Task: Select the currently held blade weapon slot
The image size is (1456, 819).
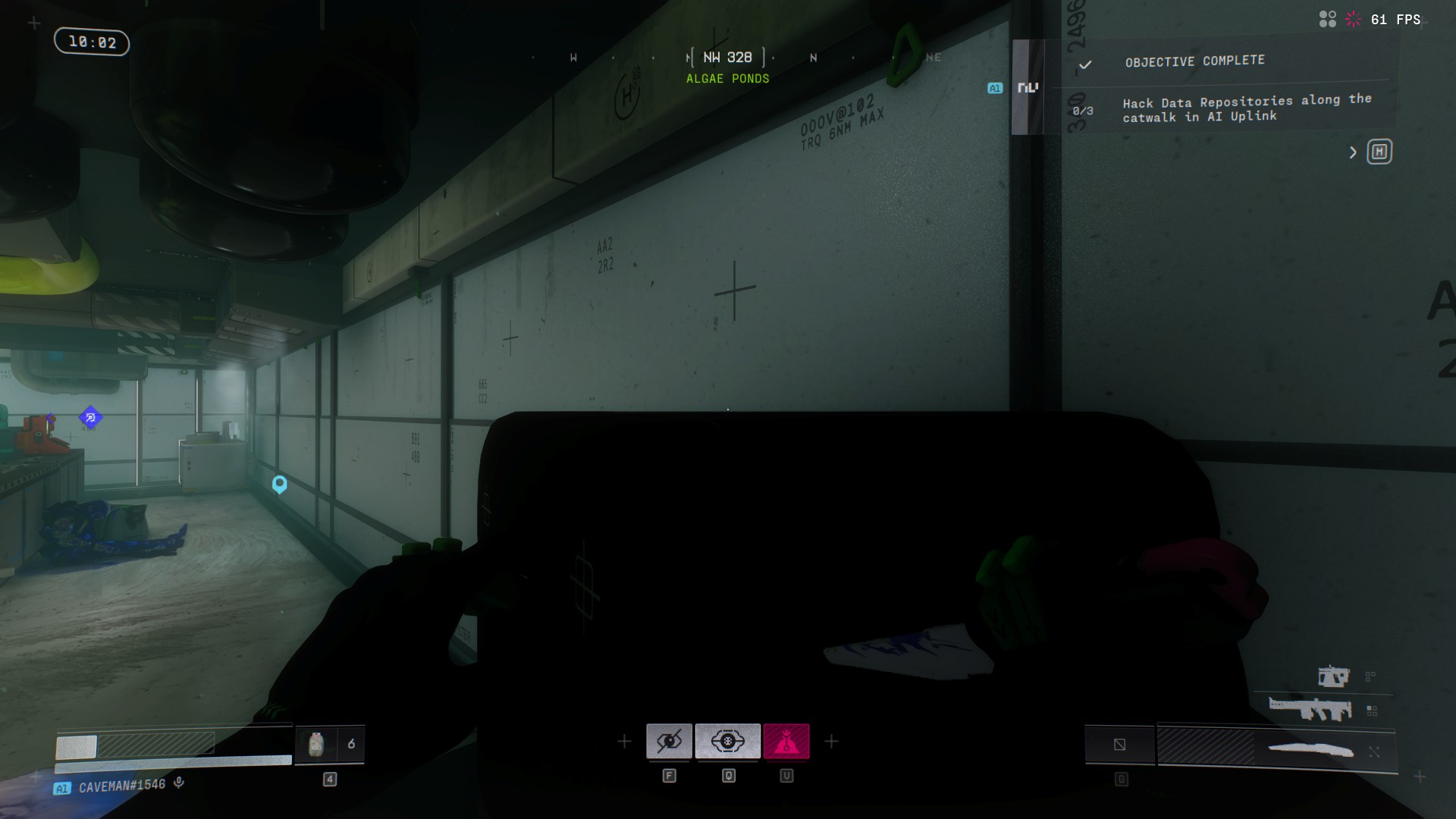Action: coord(1310,750)
